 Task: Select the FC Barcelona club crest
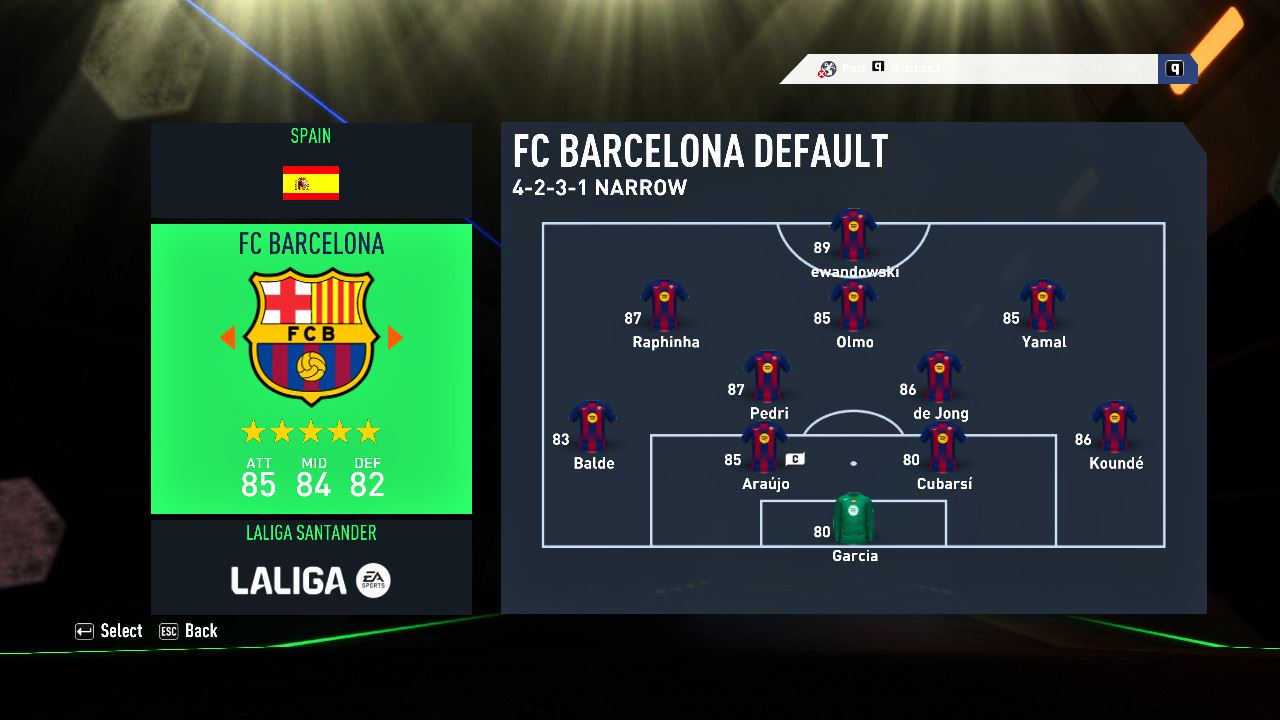click(x=311, y=336)
